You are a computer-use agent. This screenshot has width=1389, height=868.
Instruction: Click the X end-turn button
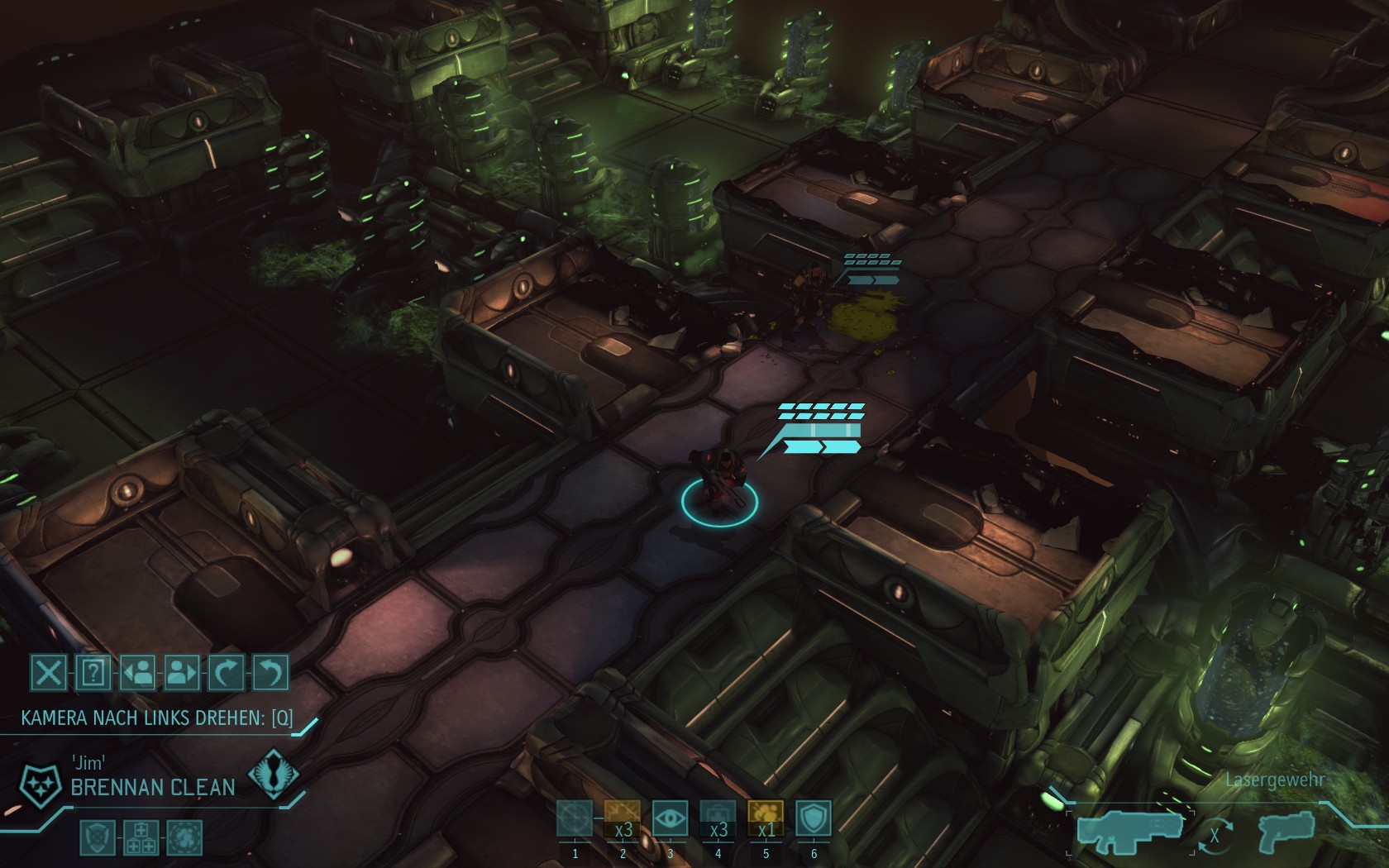(x=49, y=673)
